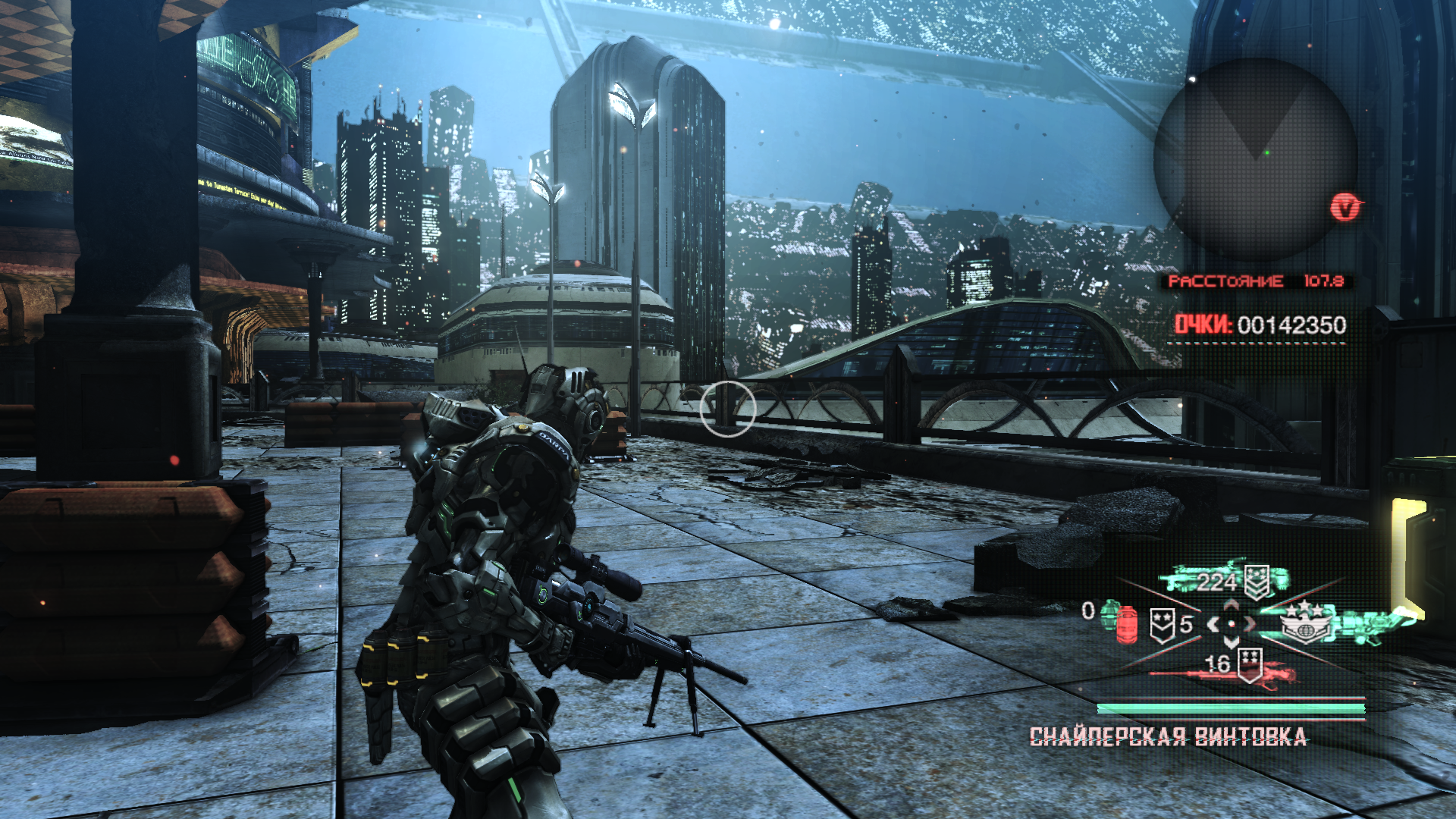Select the red V objective marker on radar

tap(1345, 206)
